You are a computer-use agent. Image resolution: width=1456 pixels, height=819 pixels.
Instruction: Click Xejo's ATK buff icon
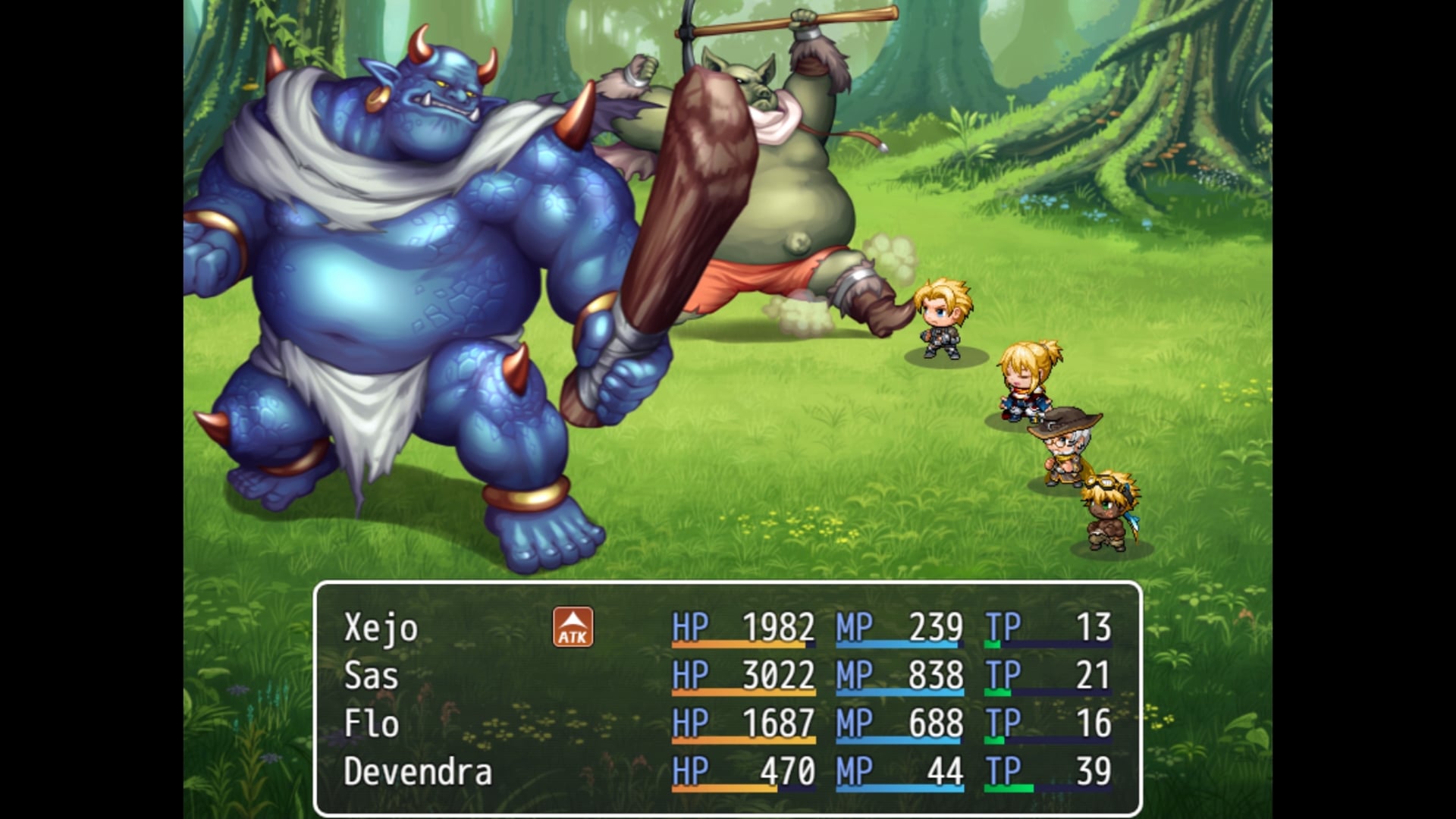point(573,628)
